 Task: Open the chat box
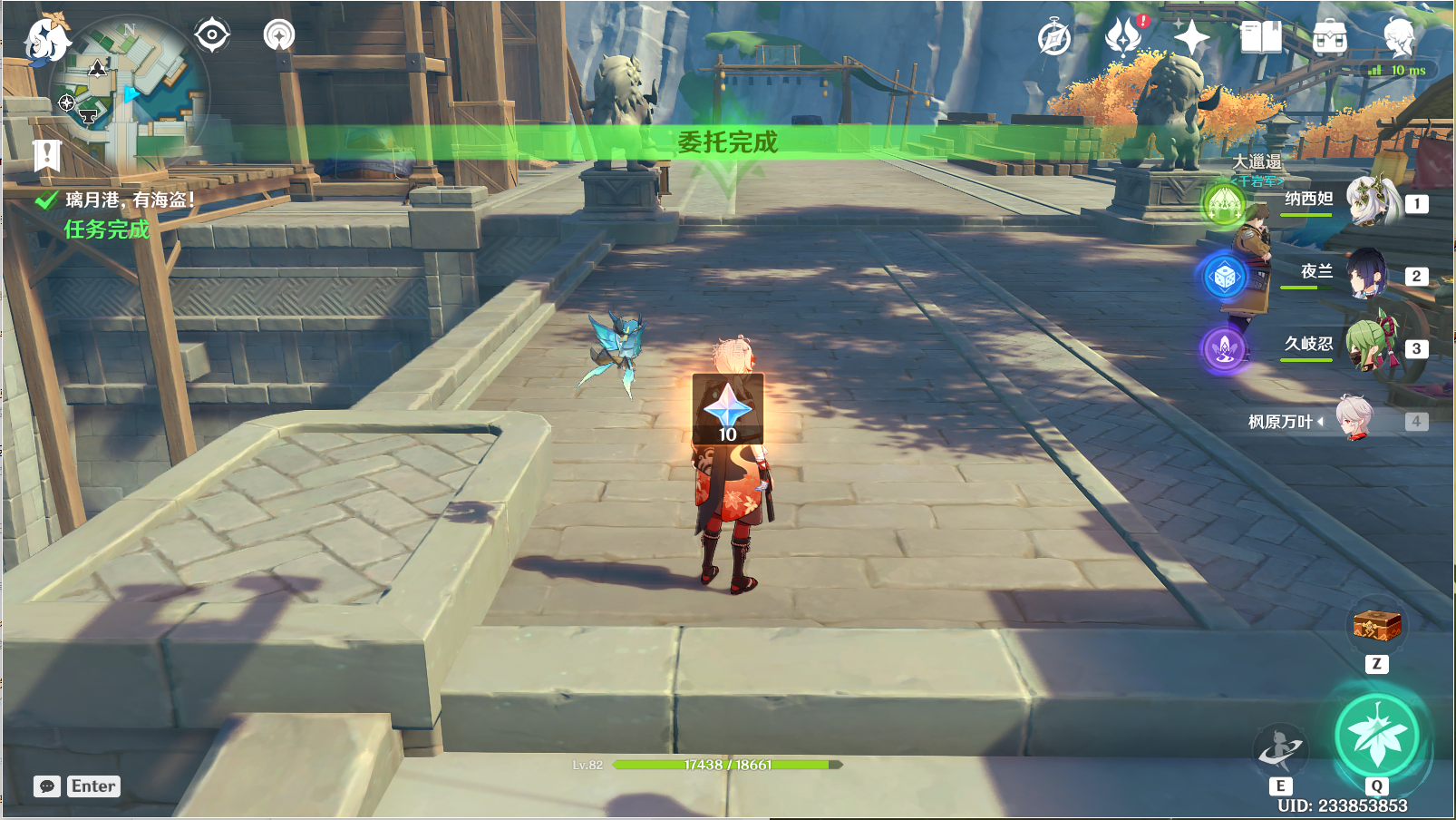(47, 786)
